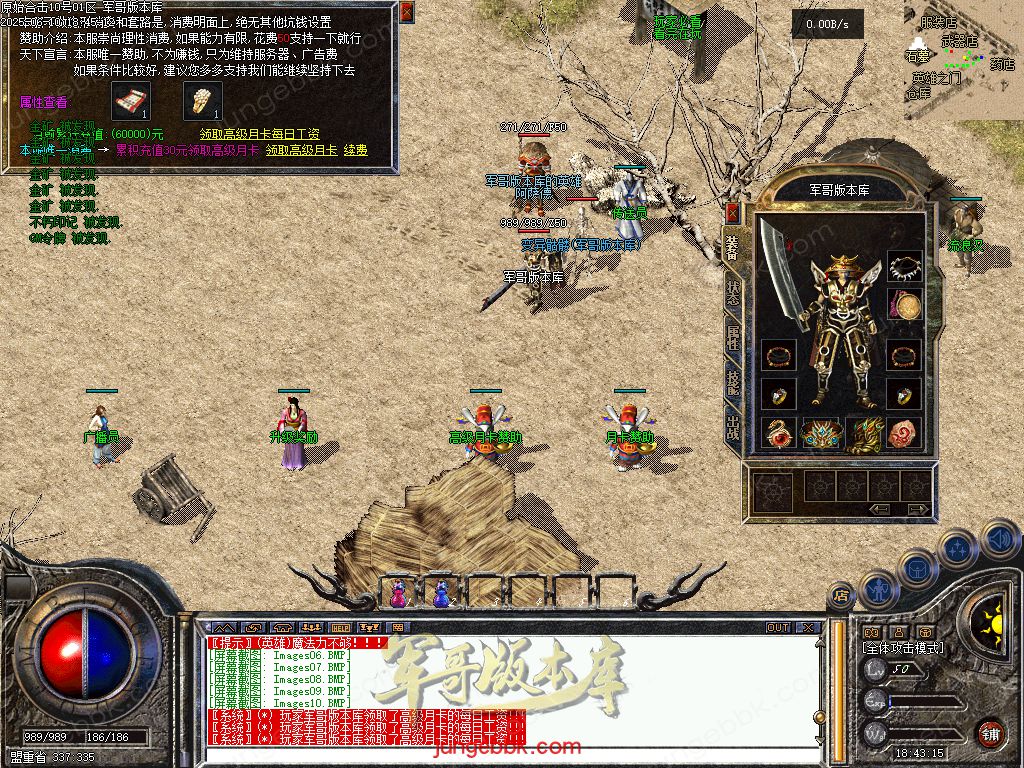The width and height of the screenshot is (1024, 768).
Task: Click the 领取高级月卡 link
Action: click(x=301, y=150)
